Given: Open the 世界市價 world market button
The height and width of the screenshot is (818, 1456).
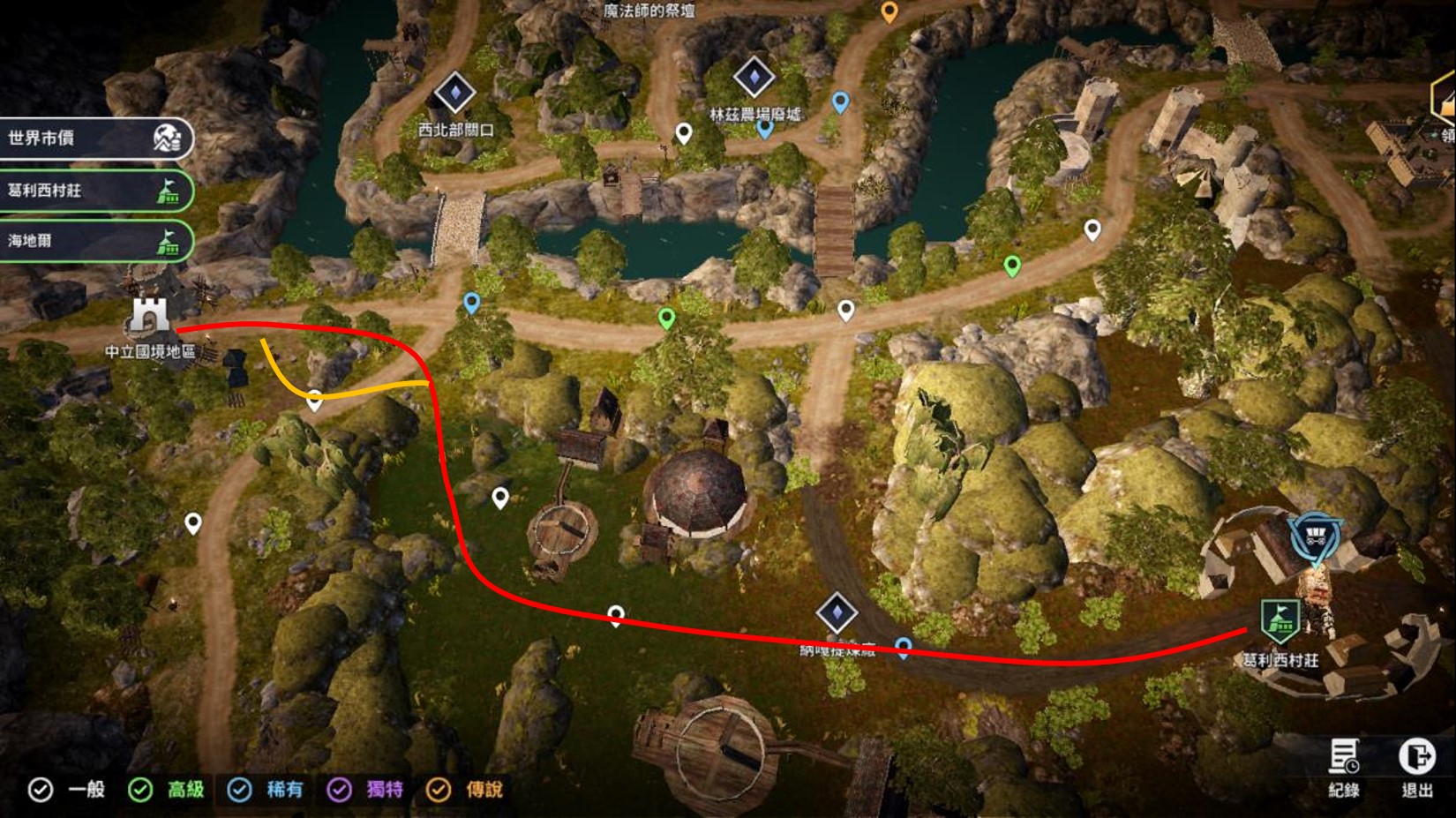Looking at the screenshot, I should [x=95, y=139].
